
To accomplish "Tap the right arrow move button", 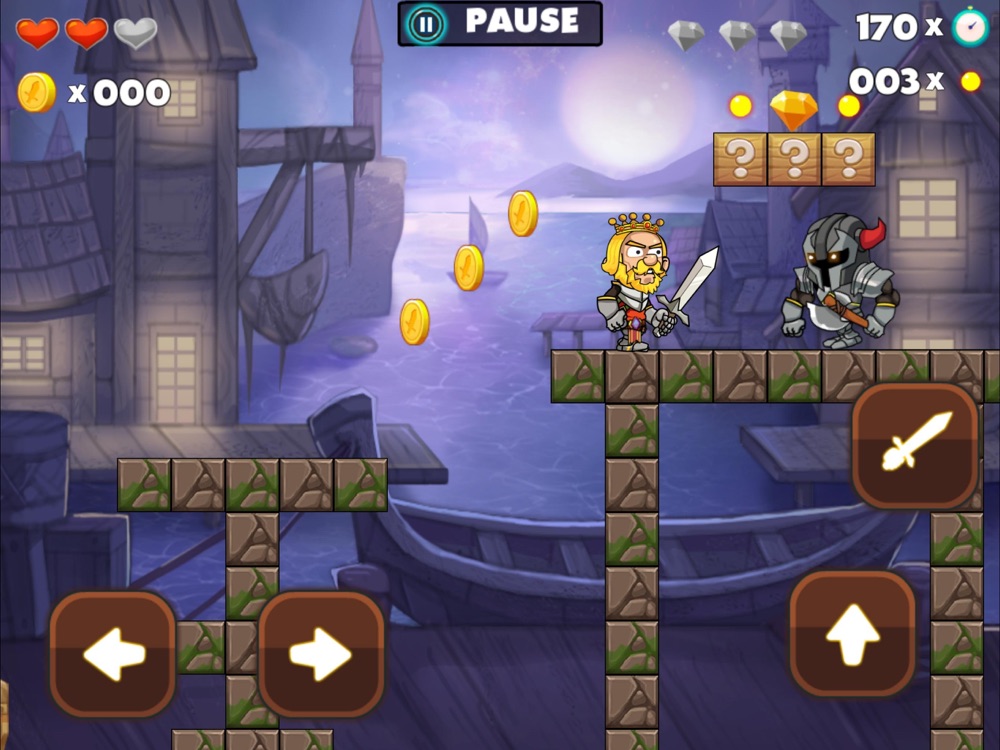I will tap(321, 655).
